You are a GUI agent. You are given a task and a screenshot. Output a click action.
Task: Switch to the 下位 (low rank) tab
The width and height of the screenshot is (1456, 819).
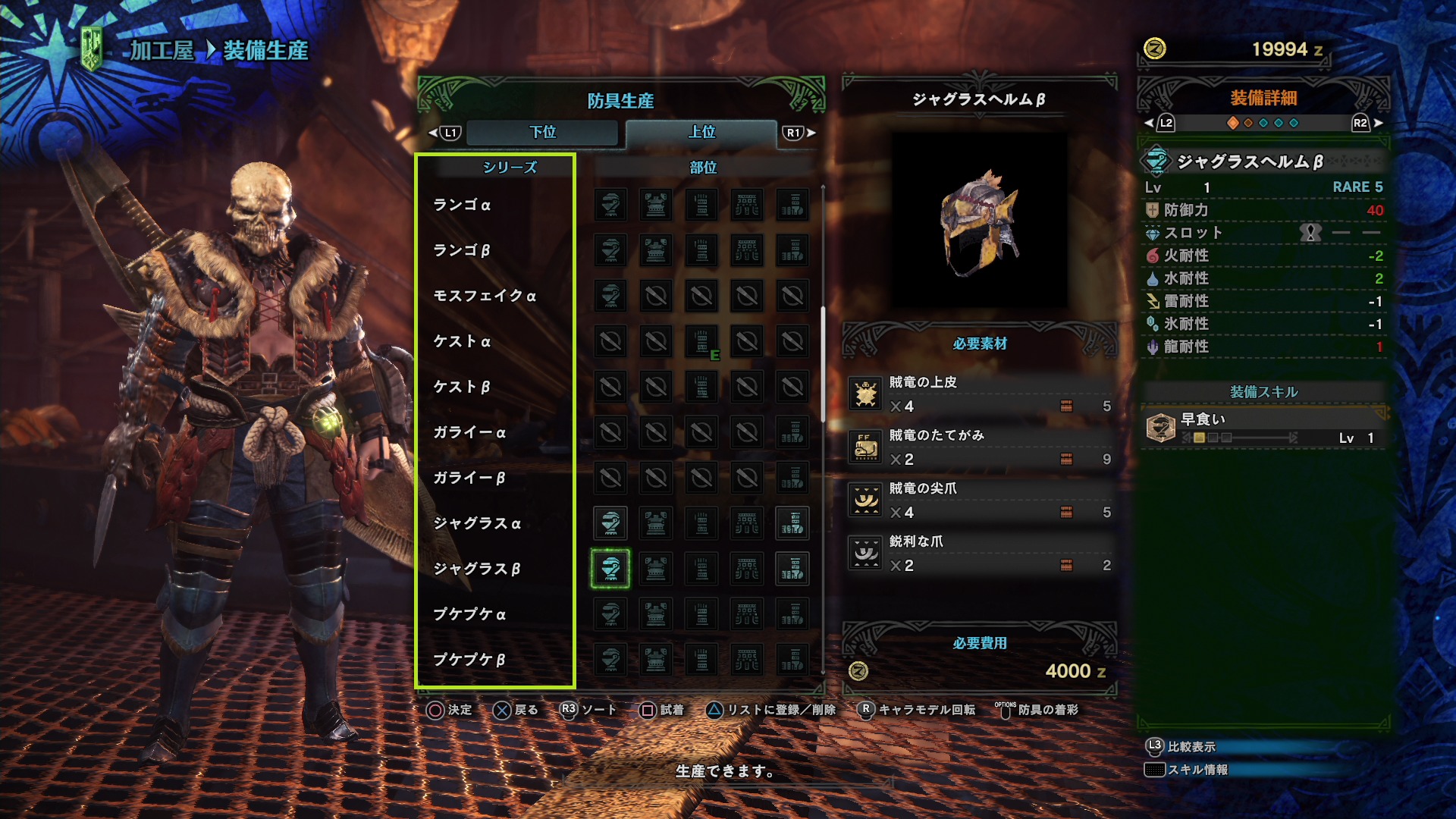point(542,132)
